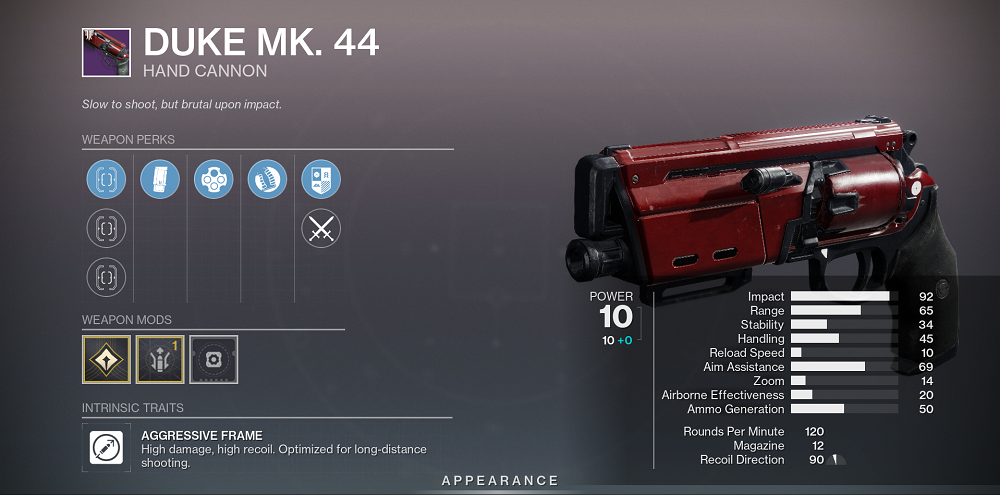Click the Duke Mk. 44 weapon thumbnail
This screenshot has height=495, width=1000.
106,53
